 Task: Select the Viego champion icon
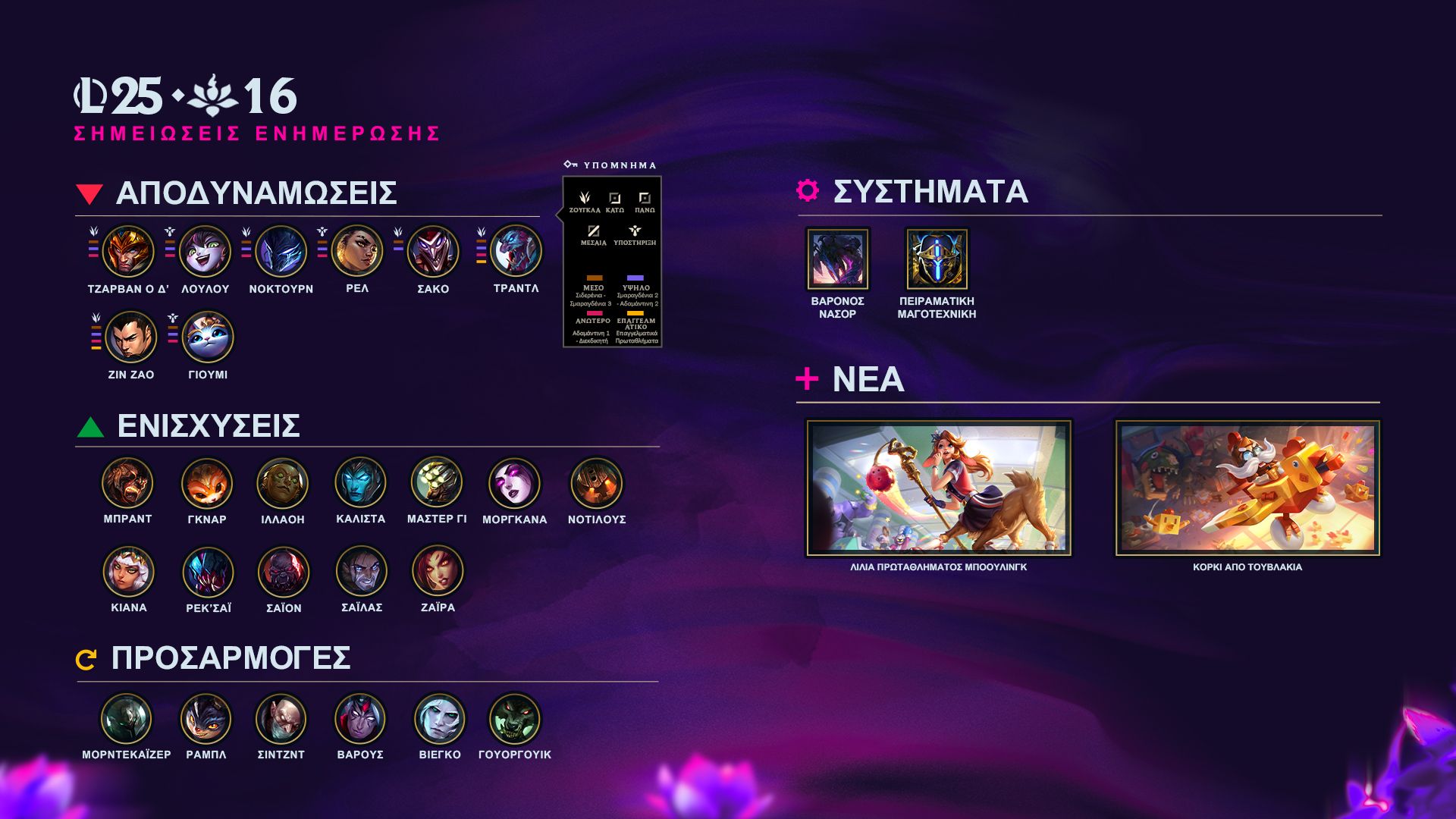coord(440,719)
